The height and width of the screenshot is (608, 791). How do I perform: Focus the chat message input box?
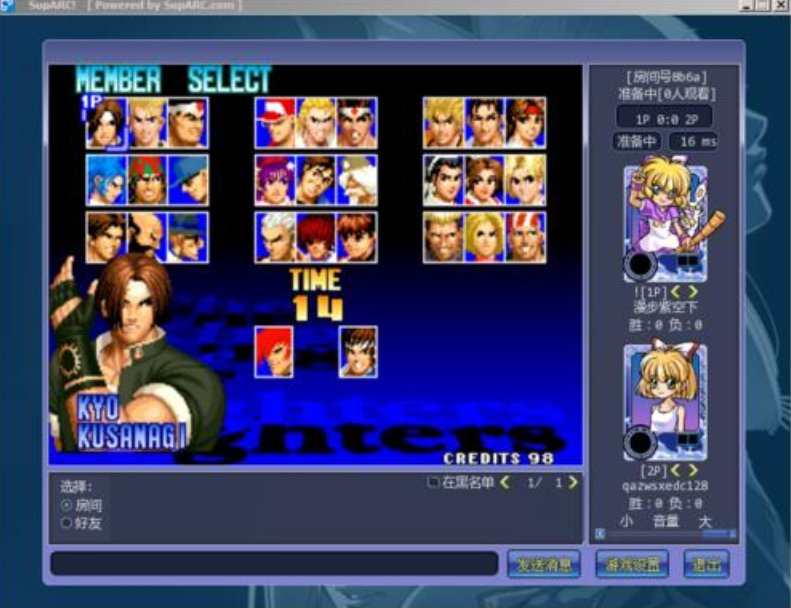coord(274,564)
